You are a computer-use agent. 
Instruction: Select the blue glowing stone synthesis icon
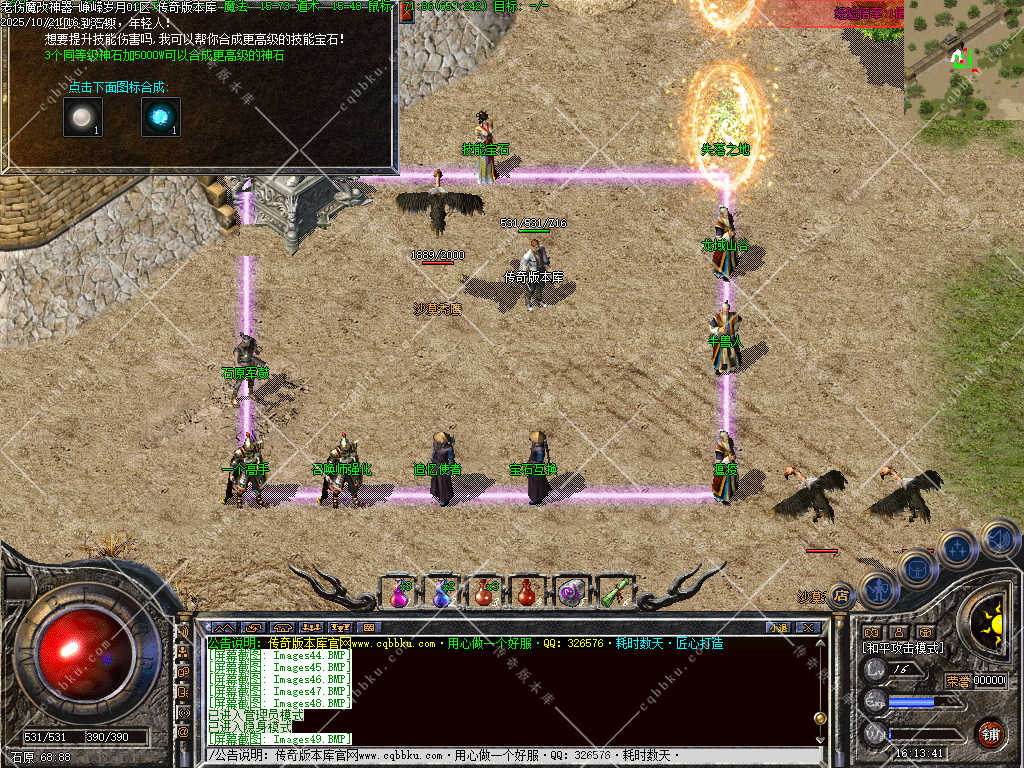pyautogui.click(x=160, y=118)
